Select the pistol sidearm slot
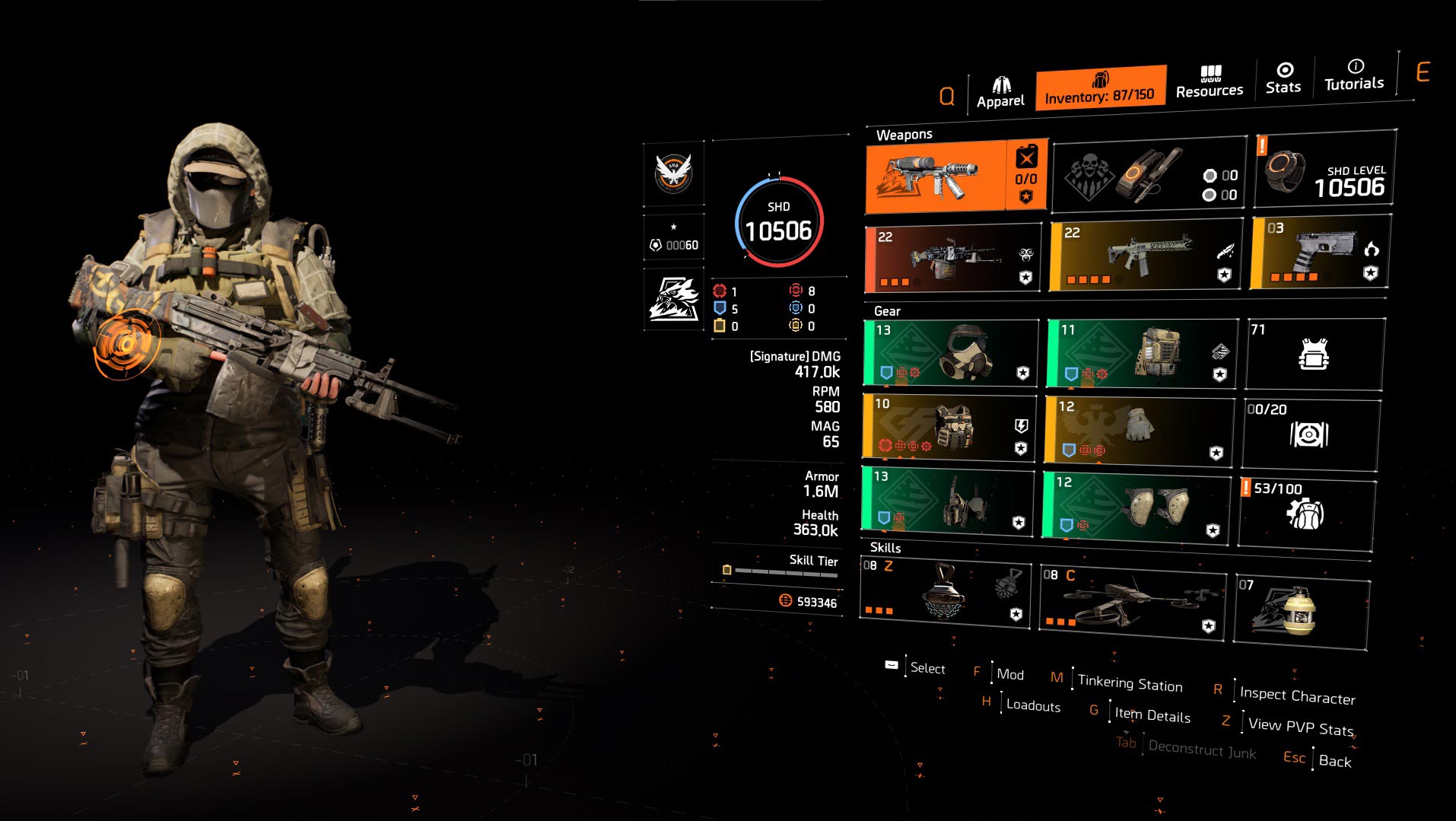1456x821 pixels. (x=1320, y=253)
